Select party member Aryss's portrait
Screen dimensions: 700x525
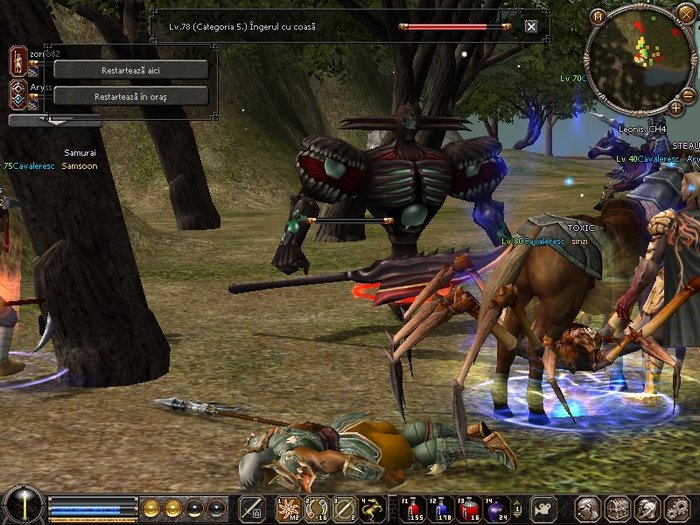coord(18,93)
